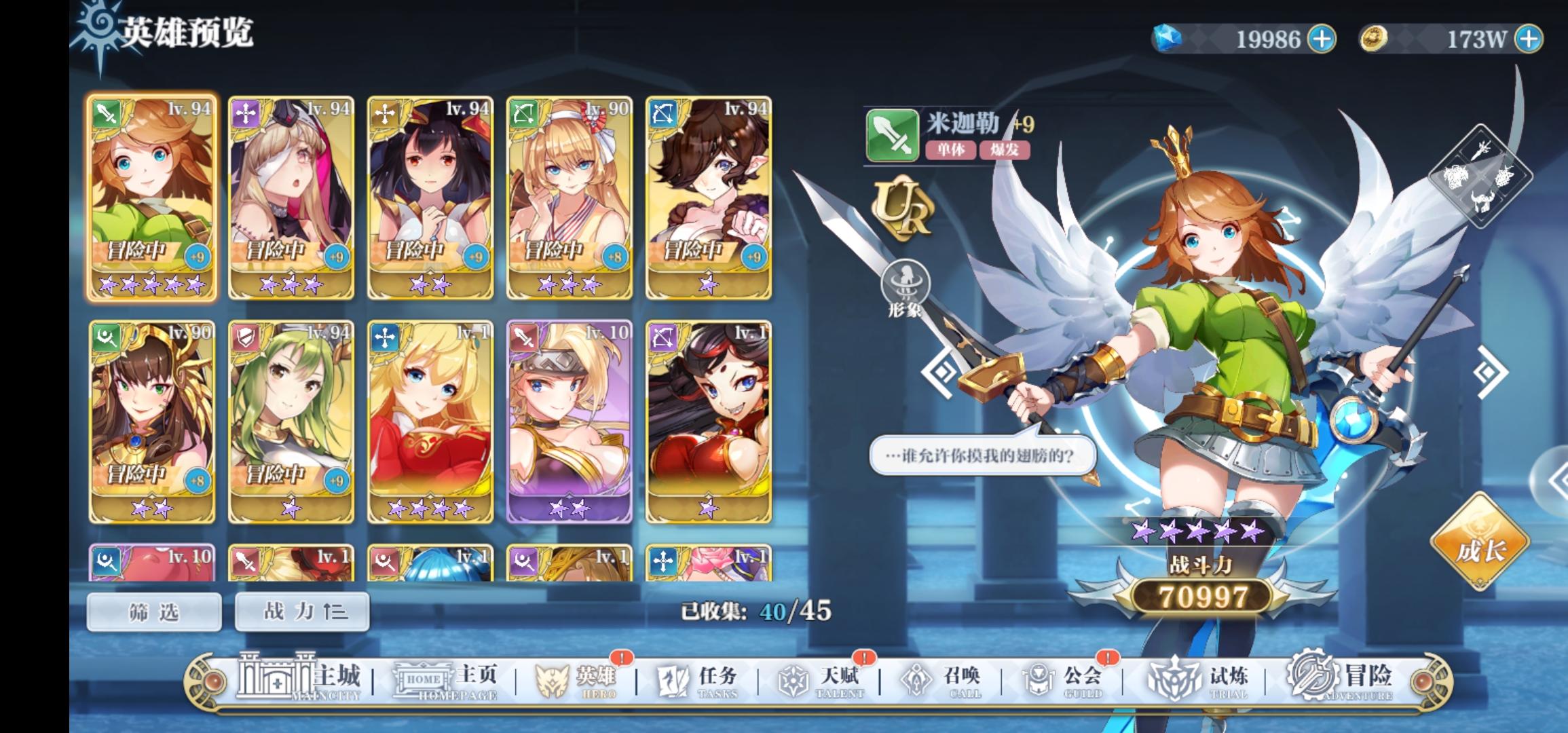Click the bow class icon on lv.90 hero card
The height and width of the screenshot is (733, 1568).
click(x=523, y=114)
